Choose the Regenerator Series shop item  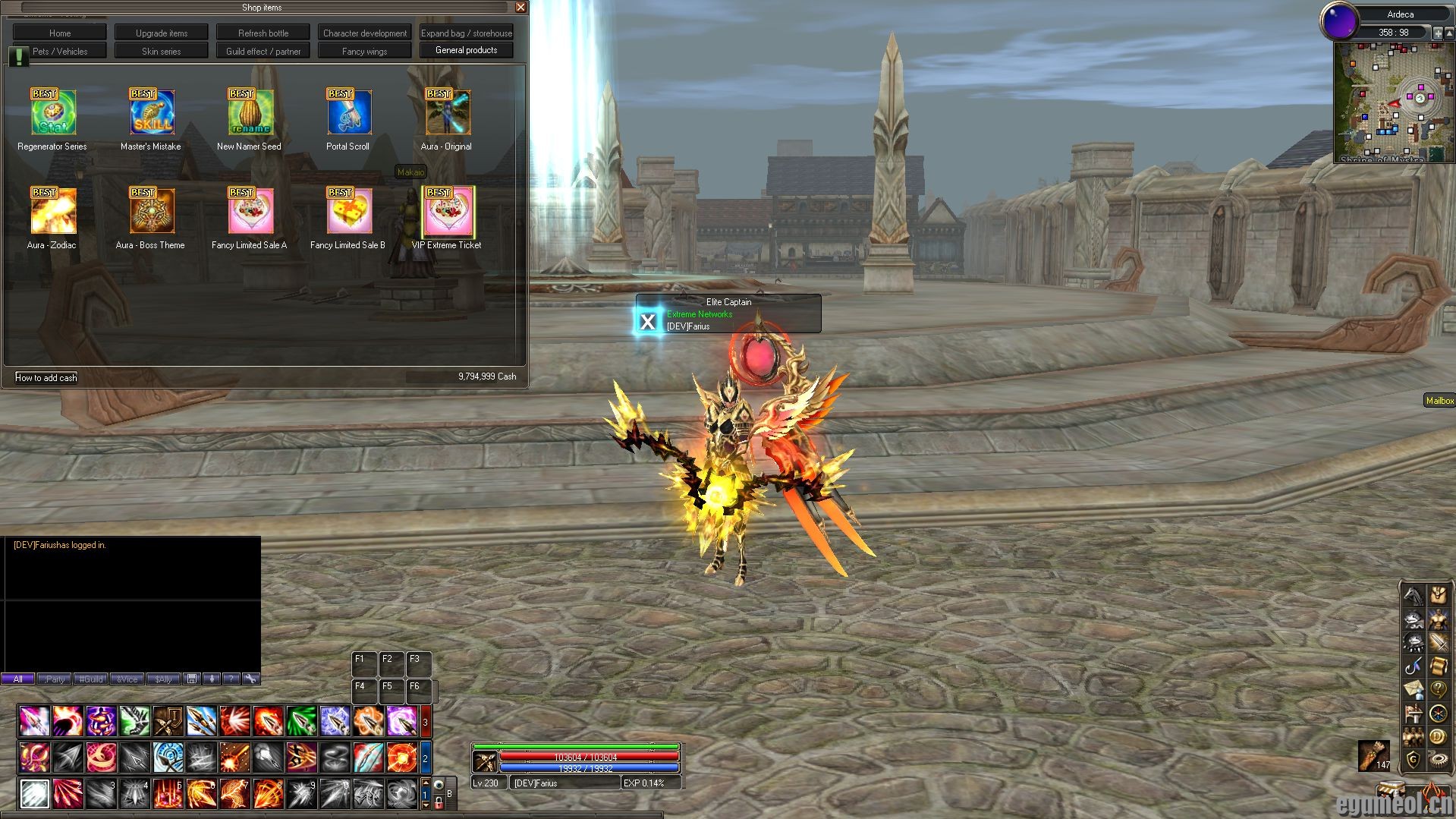[x=53, y=113]
